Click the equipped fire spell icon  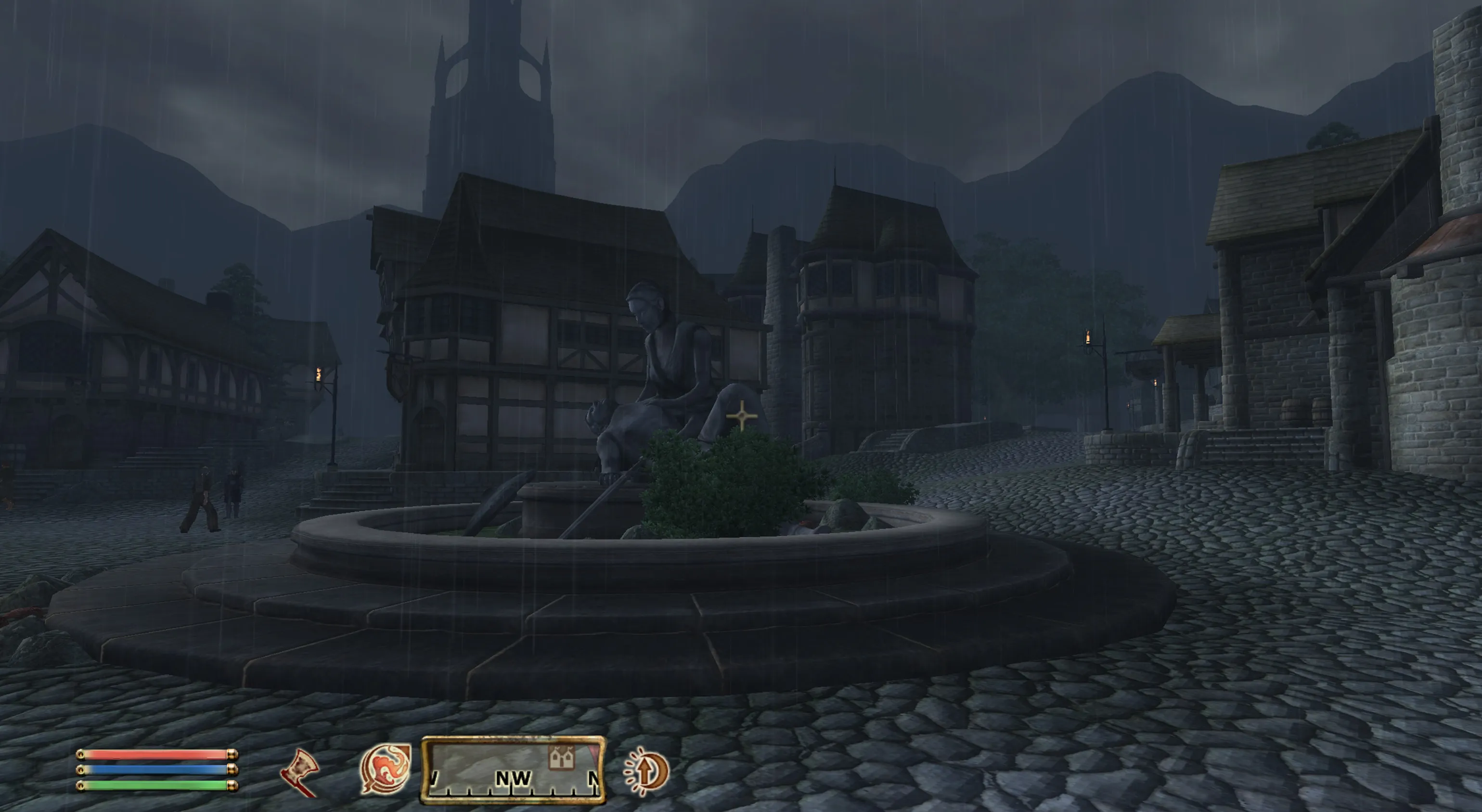(385, 769)
